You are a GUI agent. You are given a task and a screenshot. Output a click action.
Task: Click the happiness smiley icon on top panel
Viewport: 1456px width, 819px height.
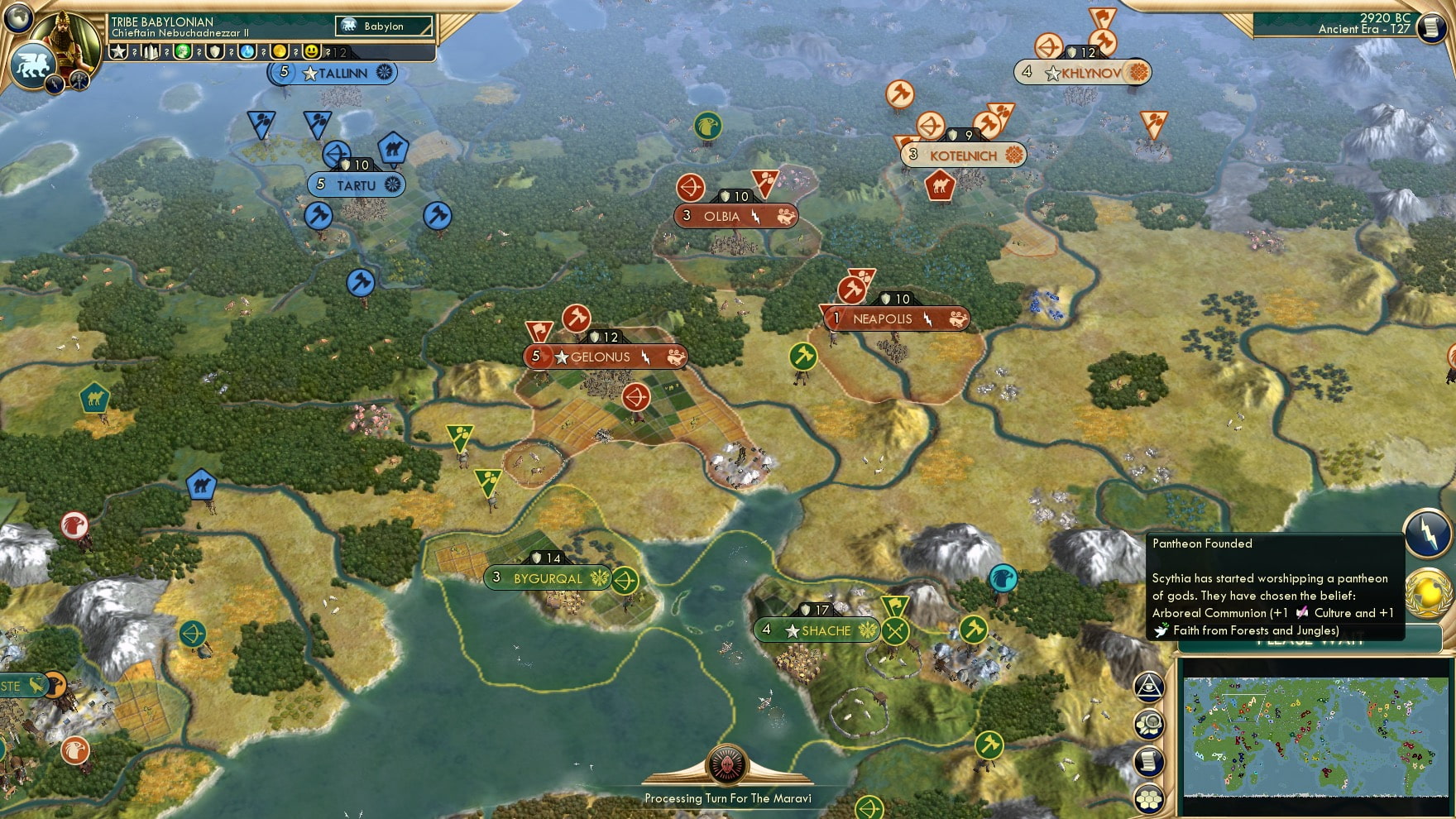tap(311, 50)
